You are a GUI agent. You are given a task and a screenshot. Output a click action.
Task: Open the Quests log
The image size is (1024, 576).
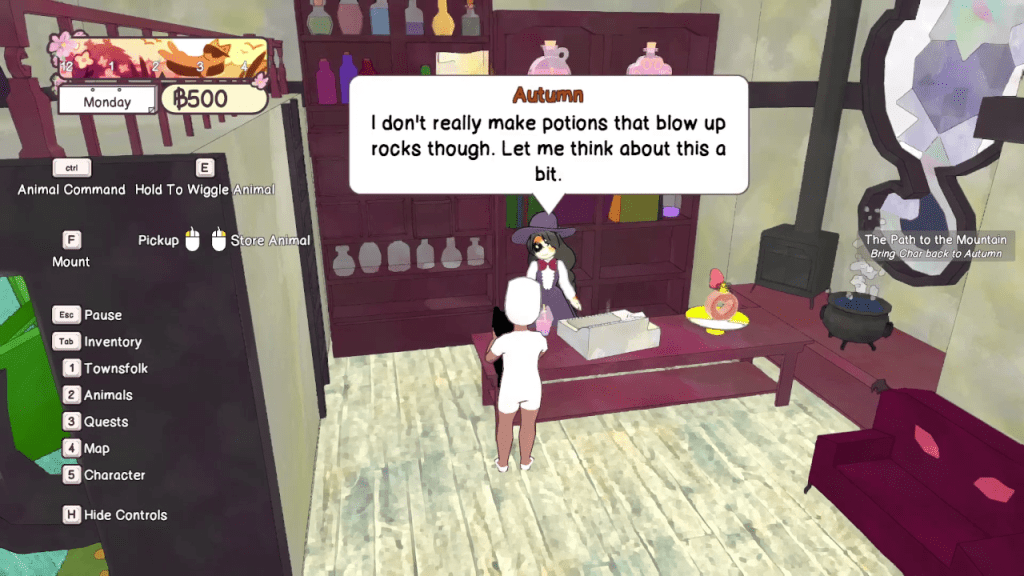click(x=106, y=422)
